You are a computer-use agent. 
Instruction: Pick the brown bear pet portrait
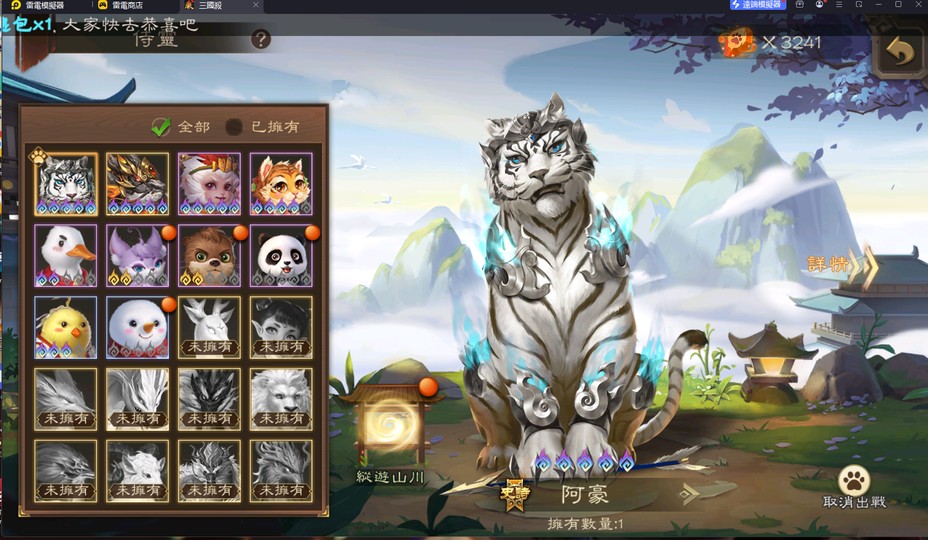209,255
